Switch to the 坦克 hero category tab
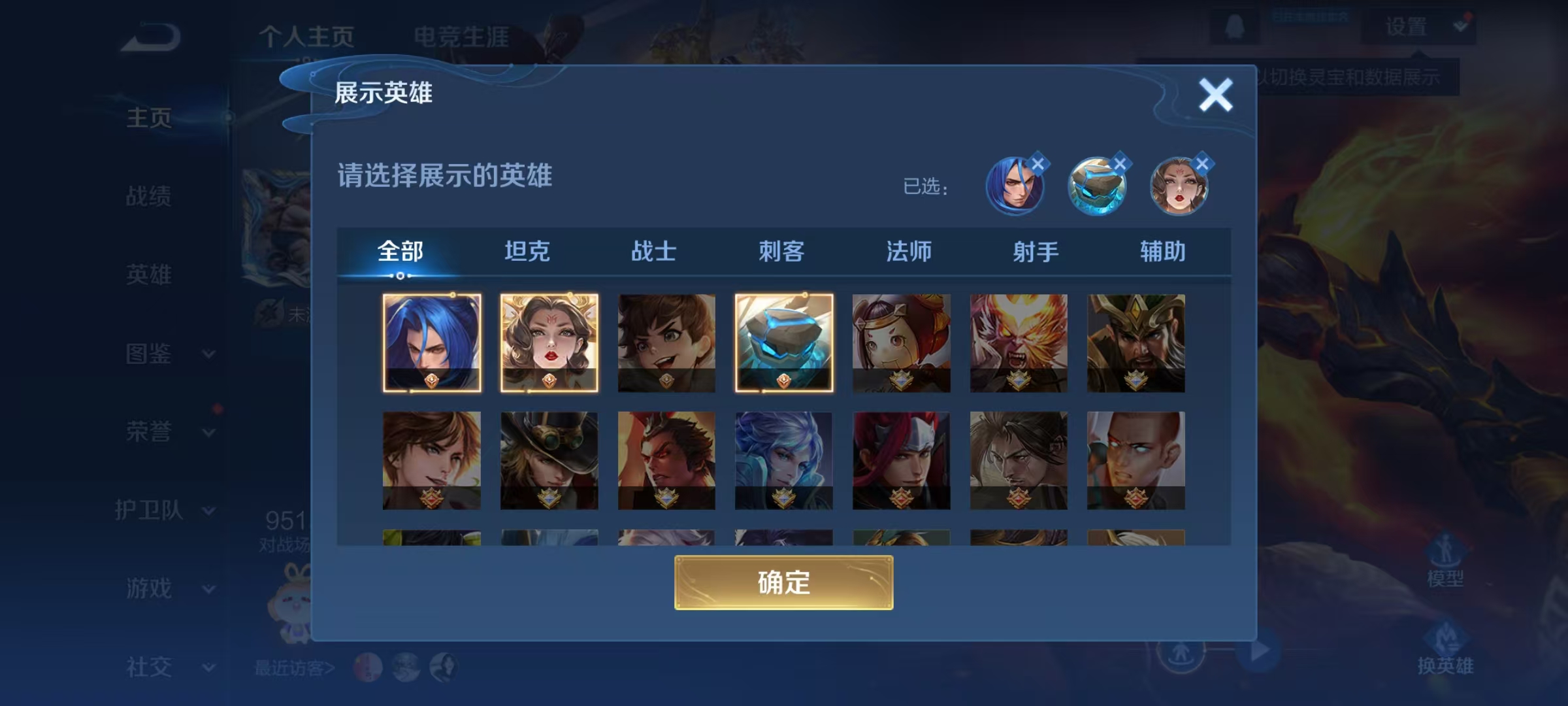The image size is (1568, 706). point(528,252)
